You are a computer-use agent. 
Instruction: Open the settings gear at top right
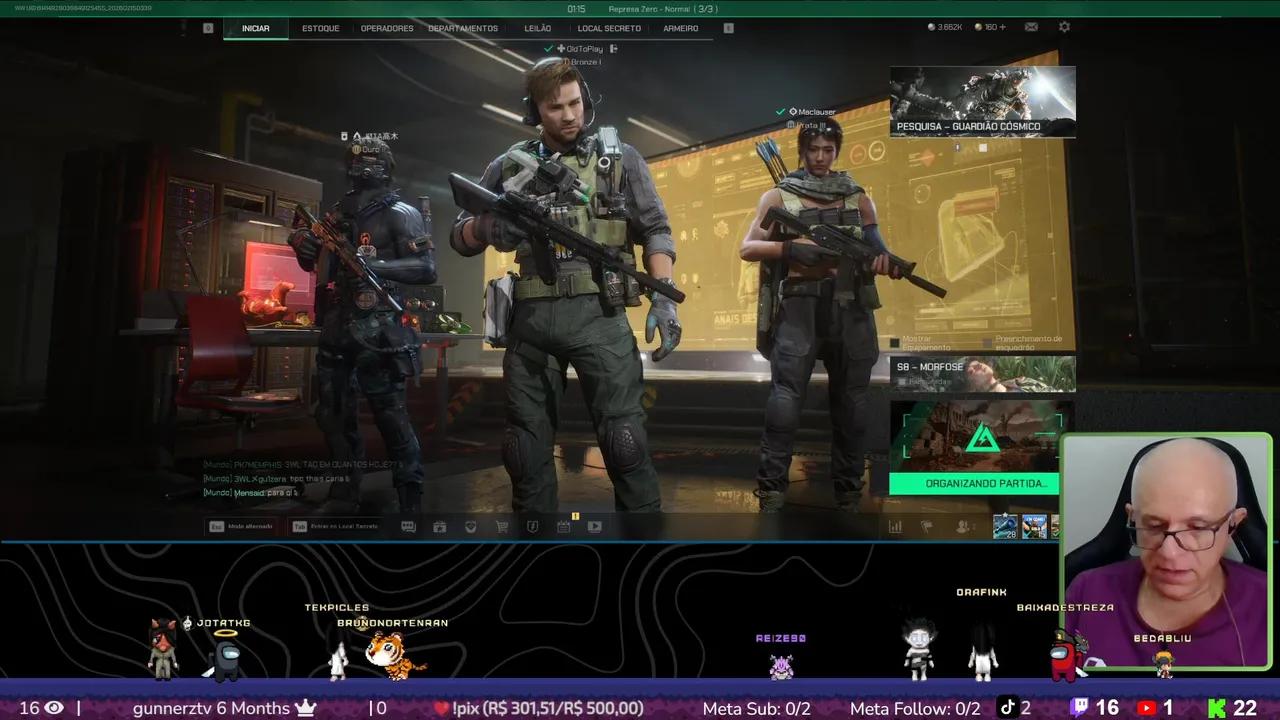[x=1063, y=27]
